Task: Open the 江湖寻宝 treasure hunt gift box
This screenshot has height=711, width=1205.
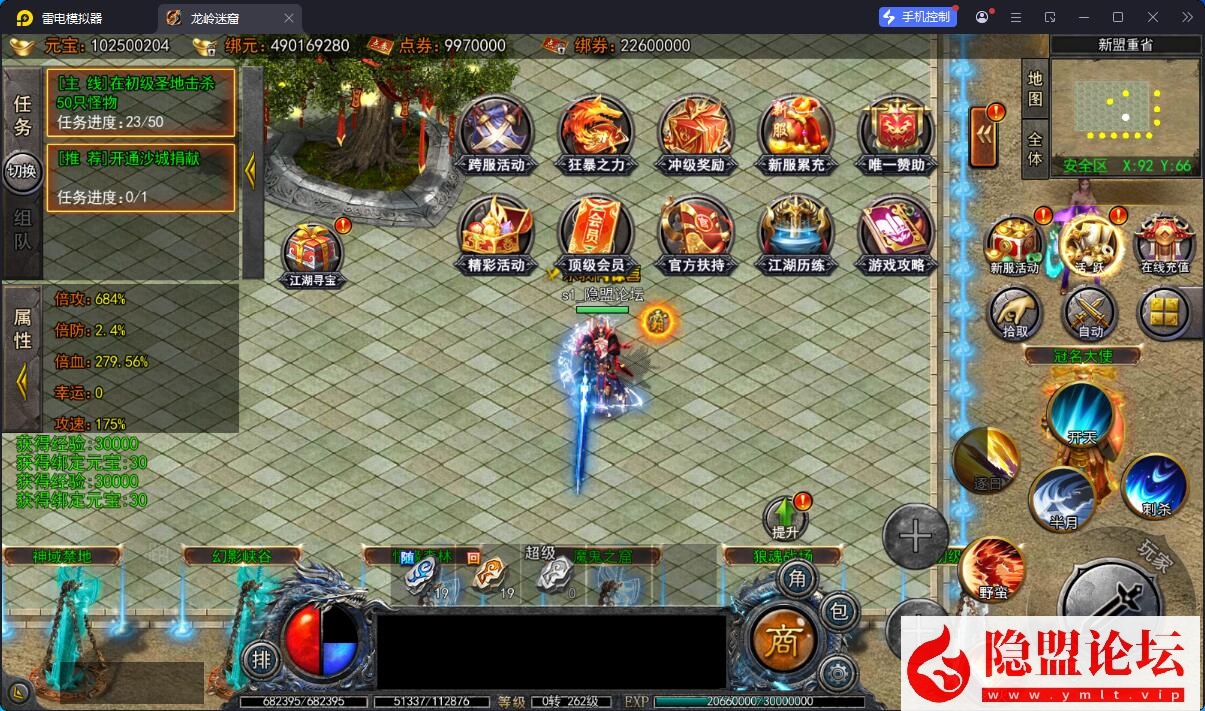Action: coord(313,254)
